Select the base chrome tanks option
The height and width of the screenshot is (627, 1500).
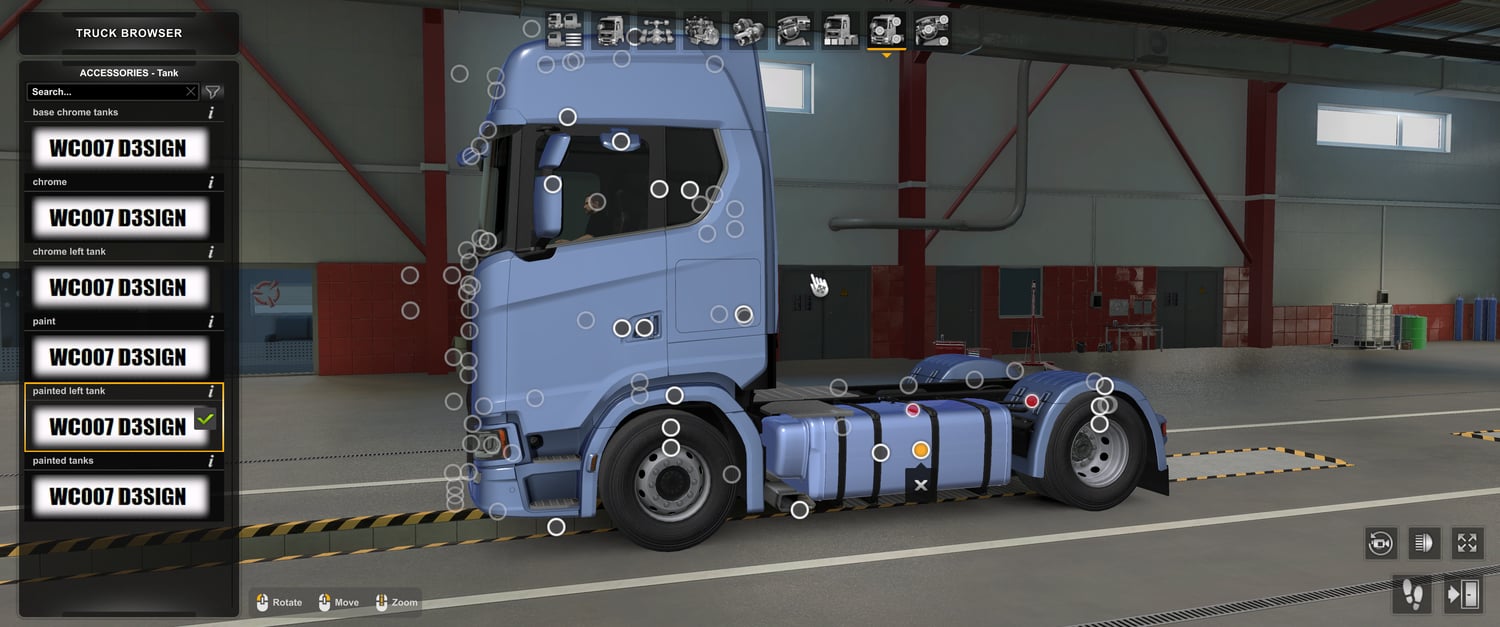tap(118, 149)
